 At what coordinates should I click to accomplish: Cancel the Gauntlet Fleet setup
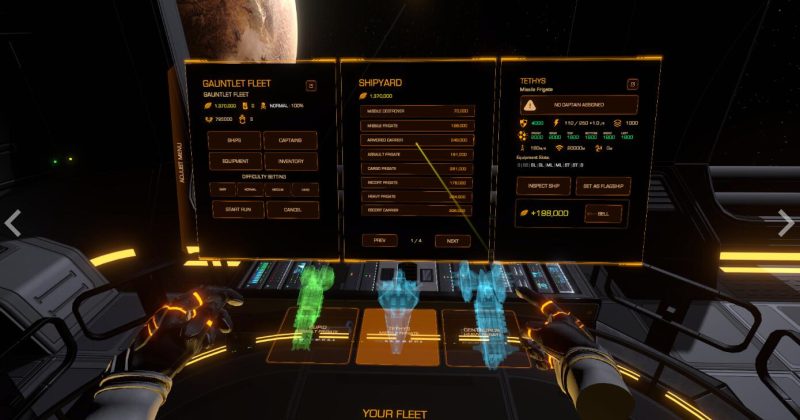coord(292,210)
